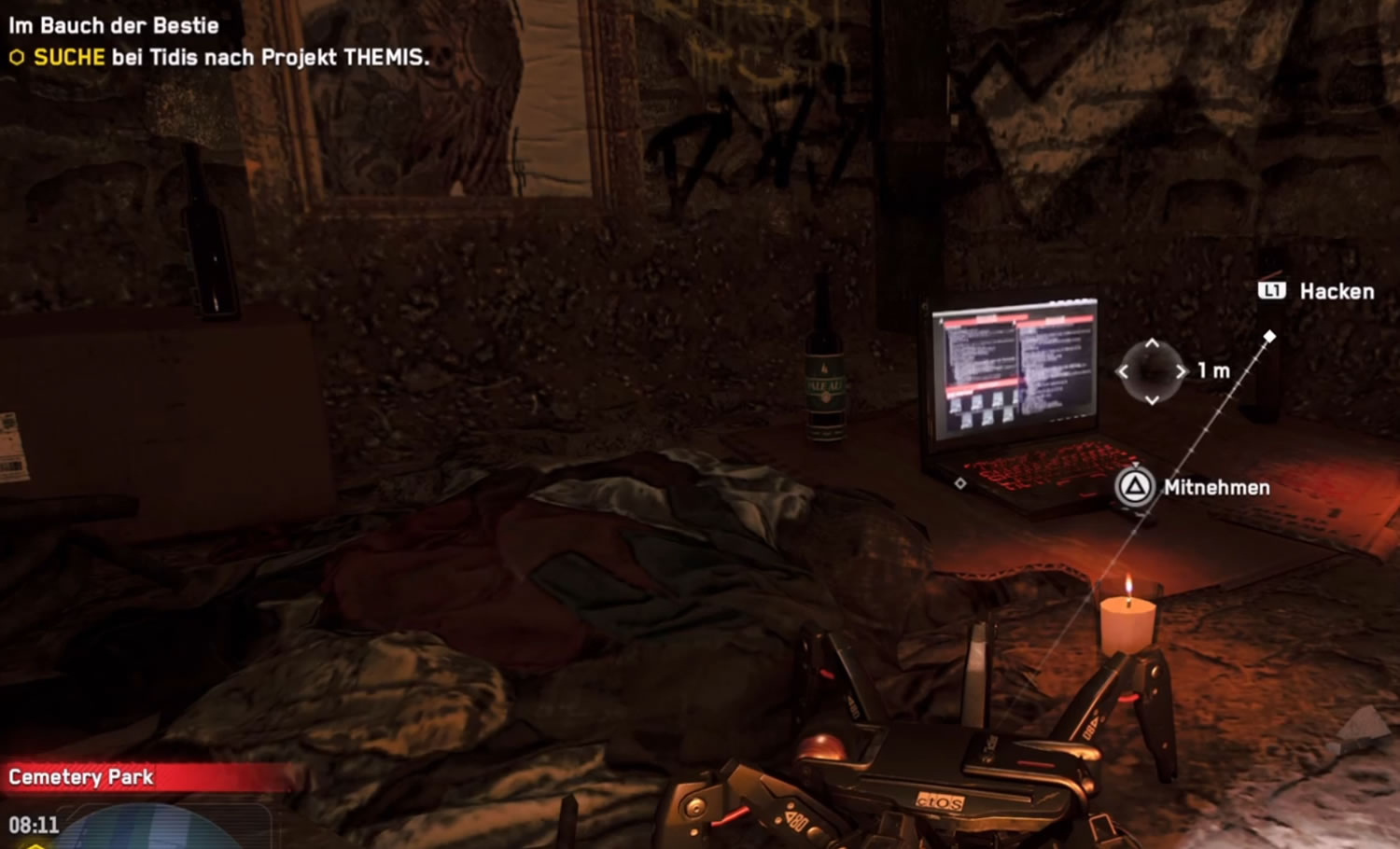The width and height of the screenshot is (1400, 849).
Task: Select the round hack target reticle
Action: tap(1152, 371)
